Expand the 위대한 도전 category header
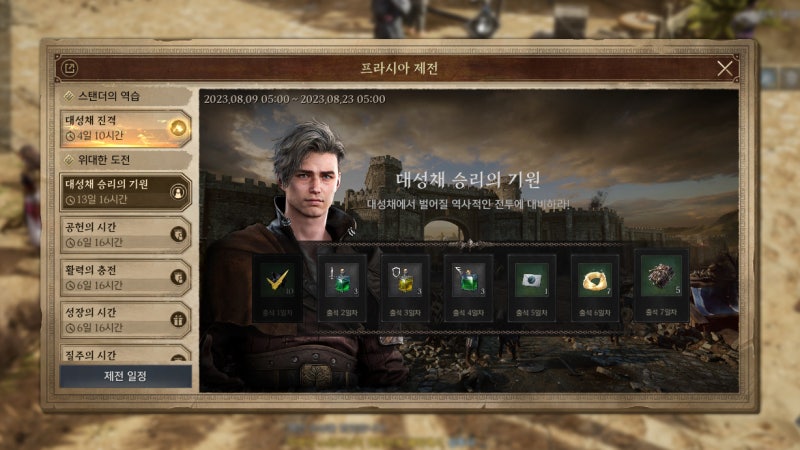Viewport: 800px width, 450px height. pos(125,159)
